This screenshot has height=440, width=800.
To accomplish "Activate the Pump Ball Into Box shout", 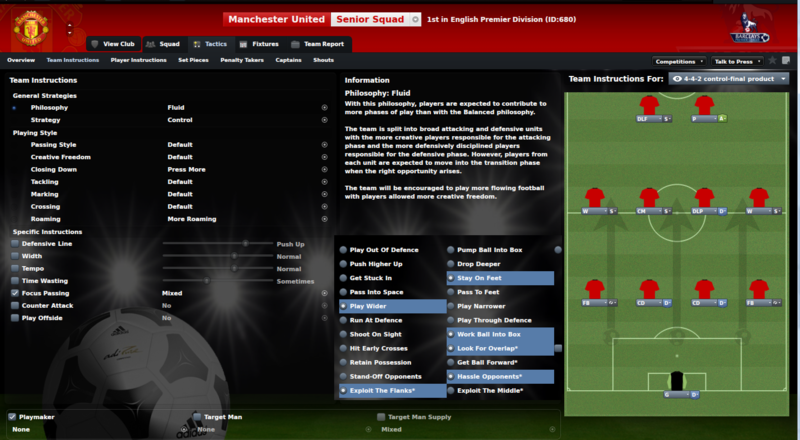I will click(x=499, y=250).
